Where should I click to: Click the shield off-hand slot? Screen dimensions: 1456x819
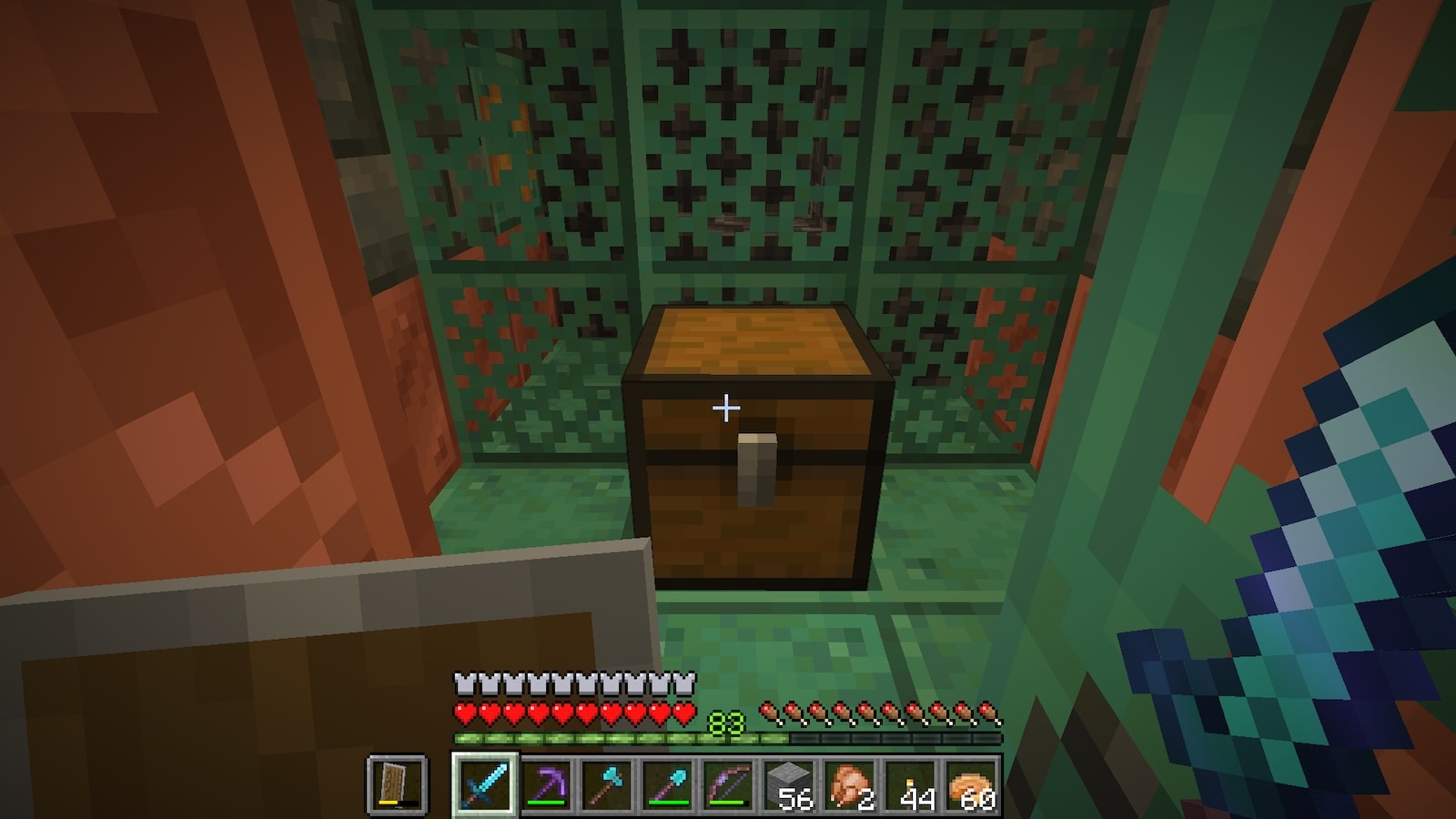[397, 784]
